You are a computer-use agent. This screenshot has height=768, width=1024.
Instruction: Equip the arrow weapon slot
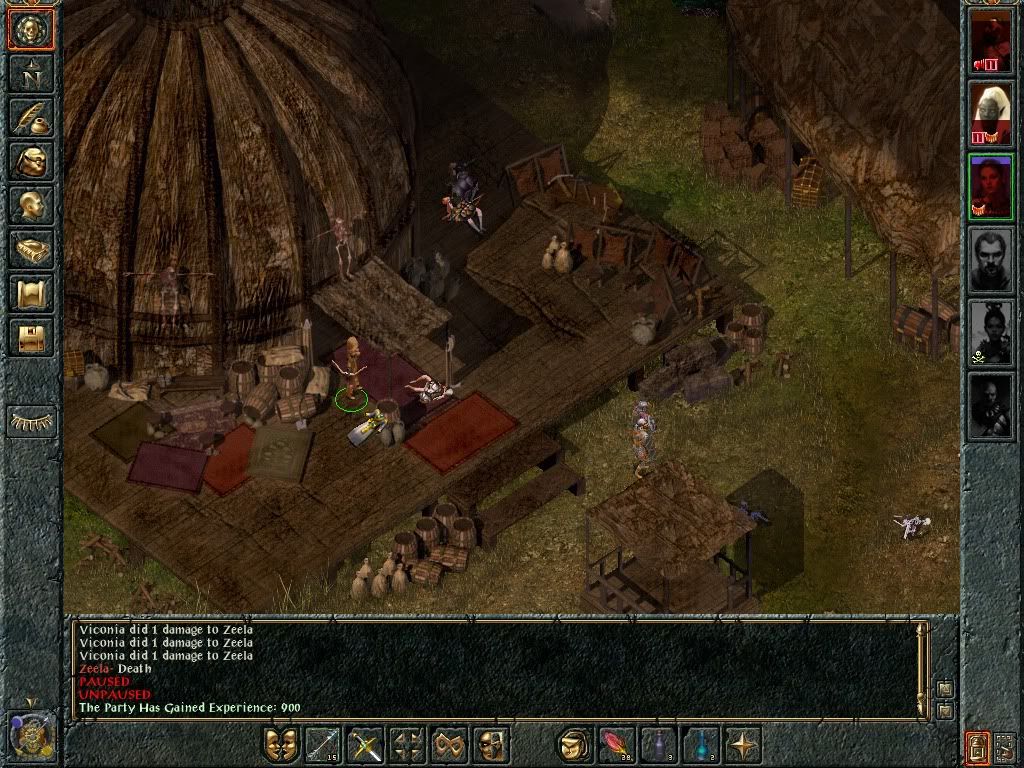[323, 745]
